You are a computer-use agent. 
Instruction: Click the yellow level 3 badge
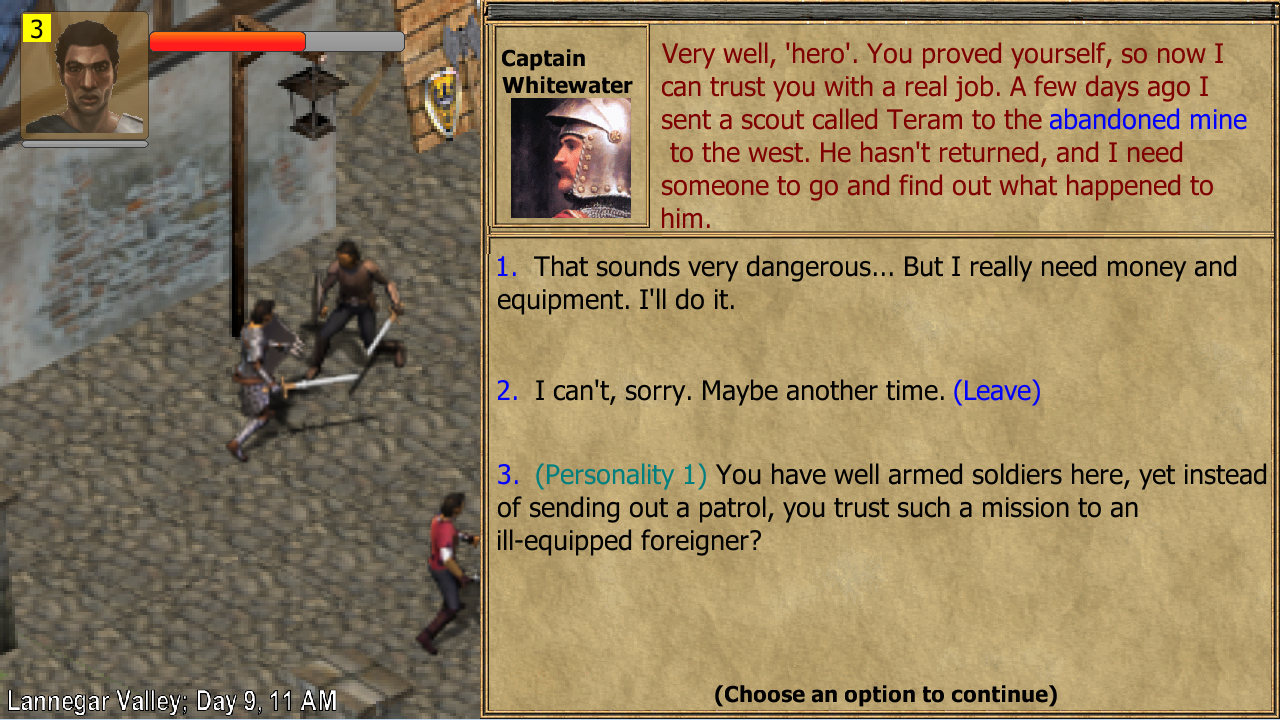tap(37, 28)
